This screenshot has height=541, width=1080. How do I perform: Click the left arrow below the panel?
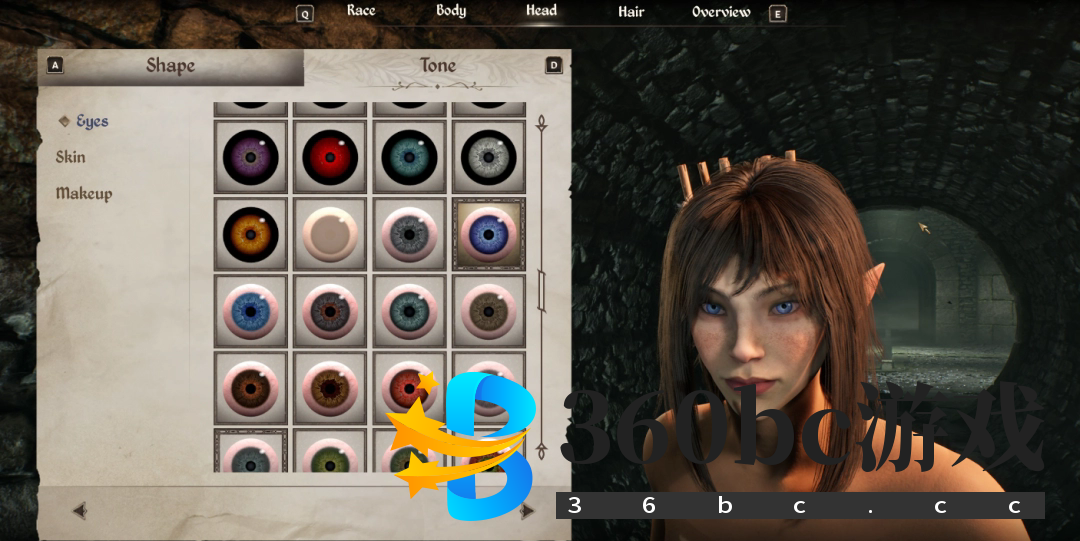point(80,511)
